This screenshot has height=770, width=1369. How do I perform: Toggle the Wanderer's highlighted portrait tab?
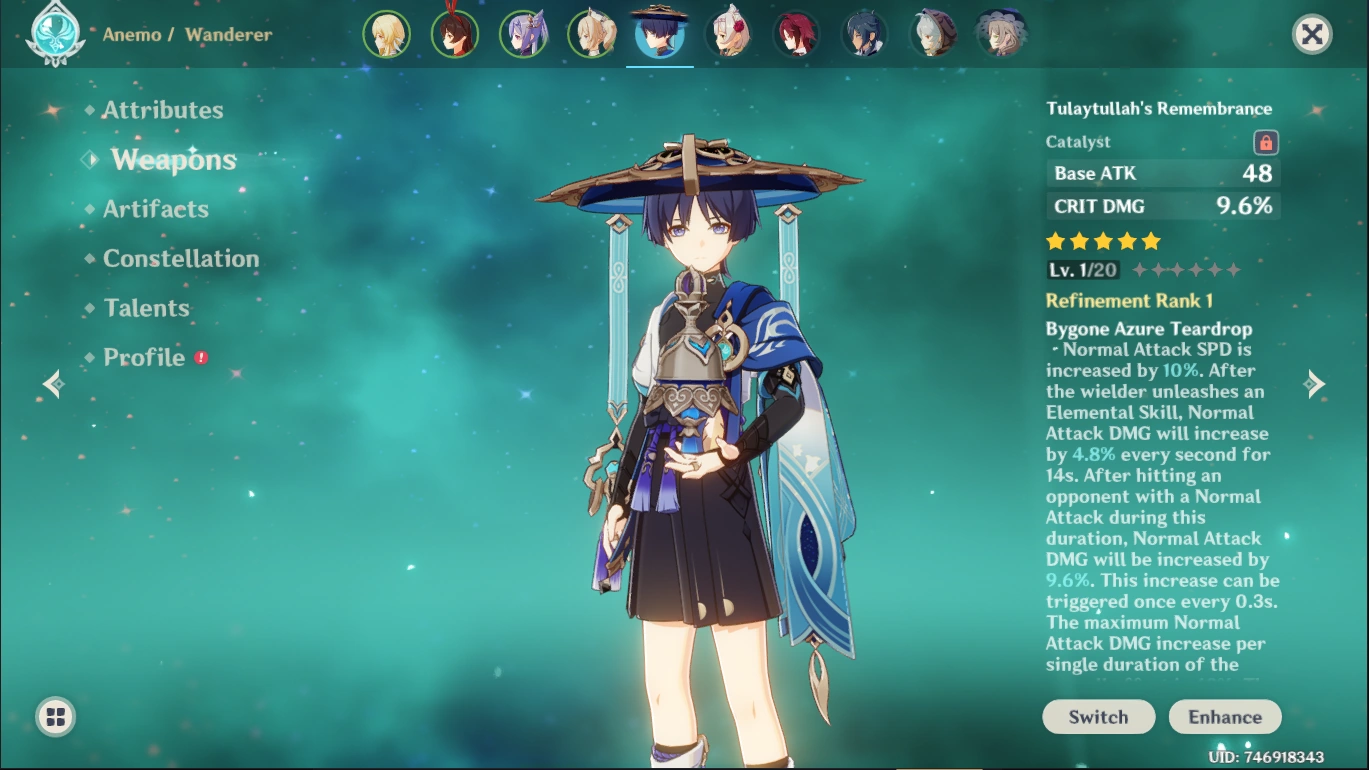click(x=660, y=33)
